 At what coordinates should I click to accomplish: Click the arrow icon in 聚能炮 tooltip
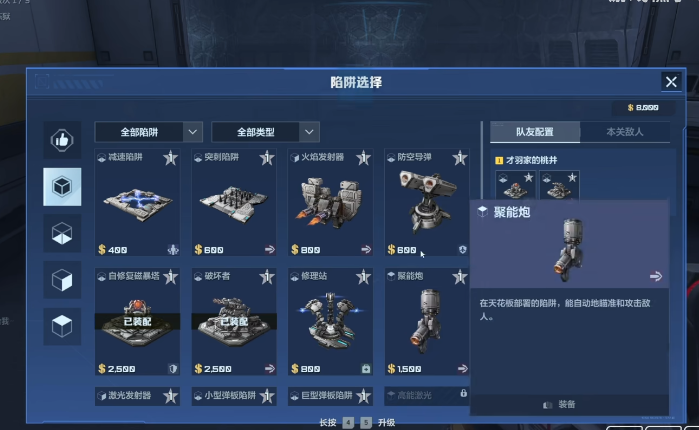click(x=656, y=277)
